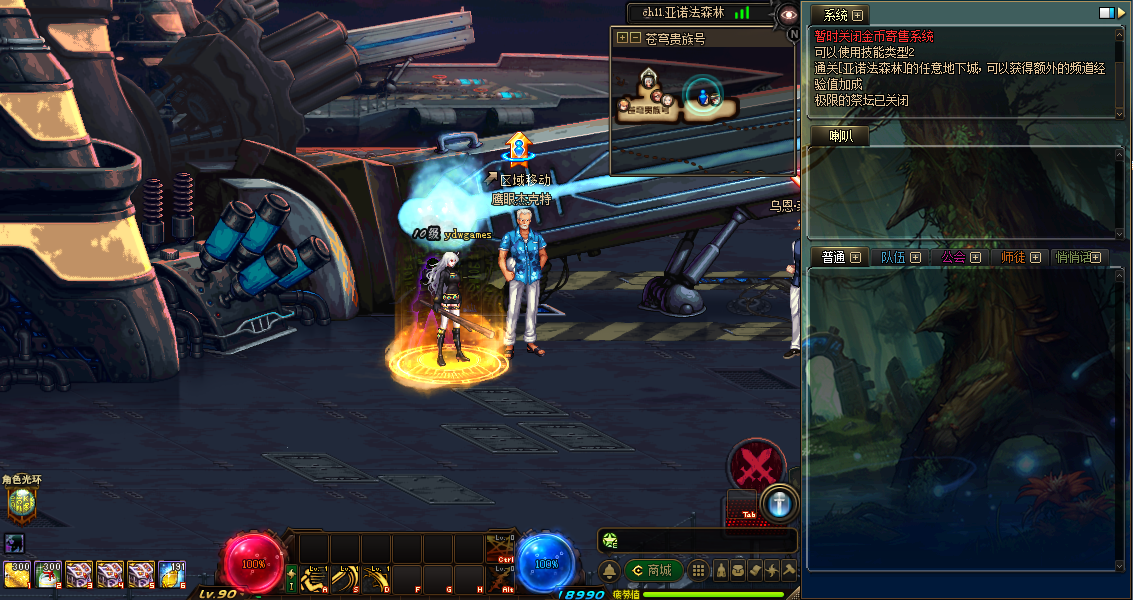The image size is (1133, 600).
Task: Click the crossed swords red round button
Action: (757, 465)
